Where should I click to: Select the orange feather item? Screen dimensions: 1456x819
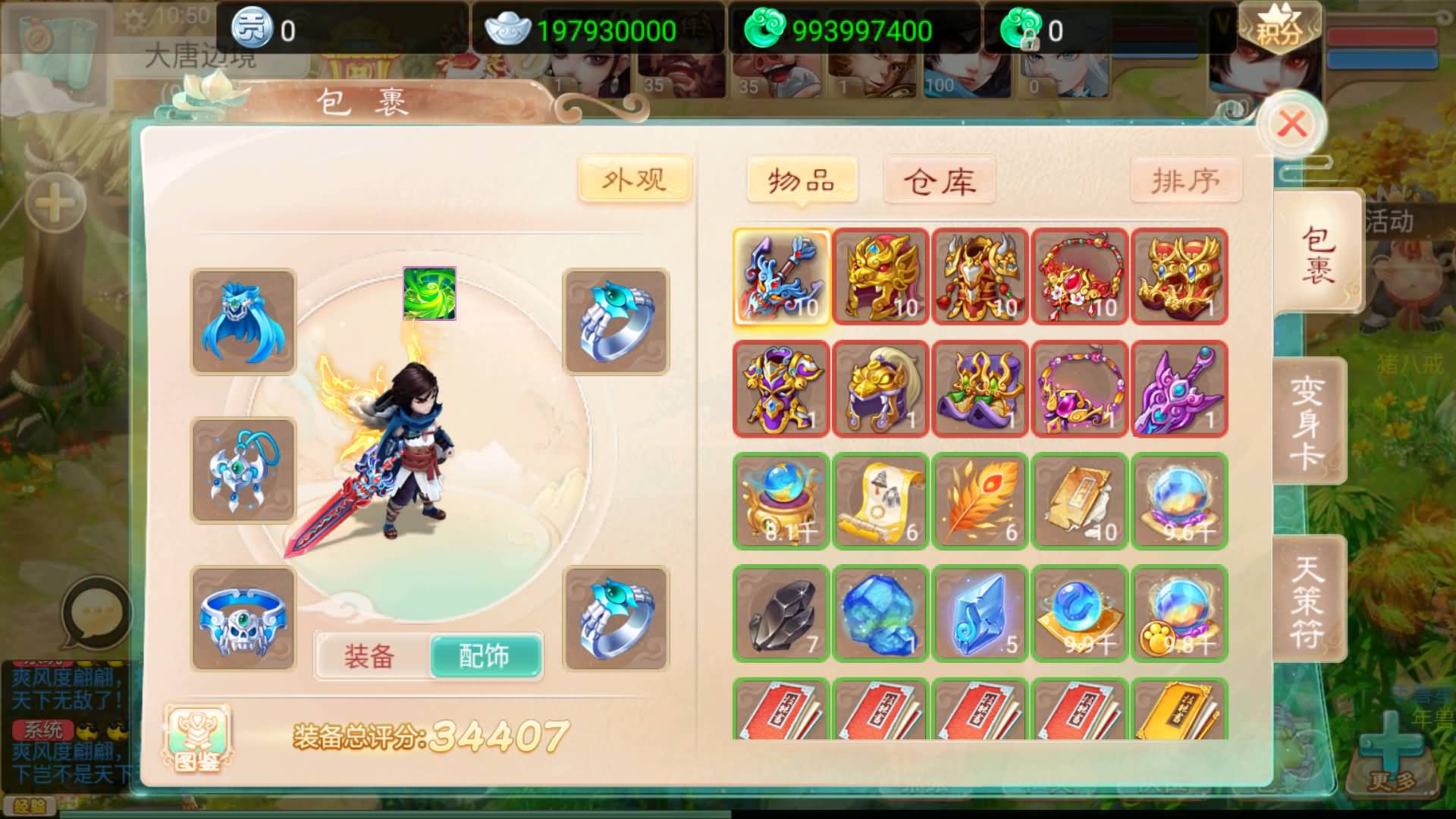coord(979,502)
